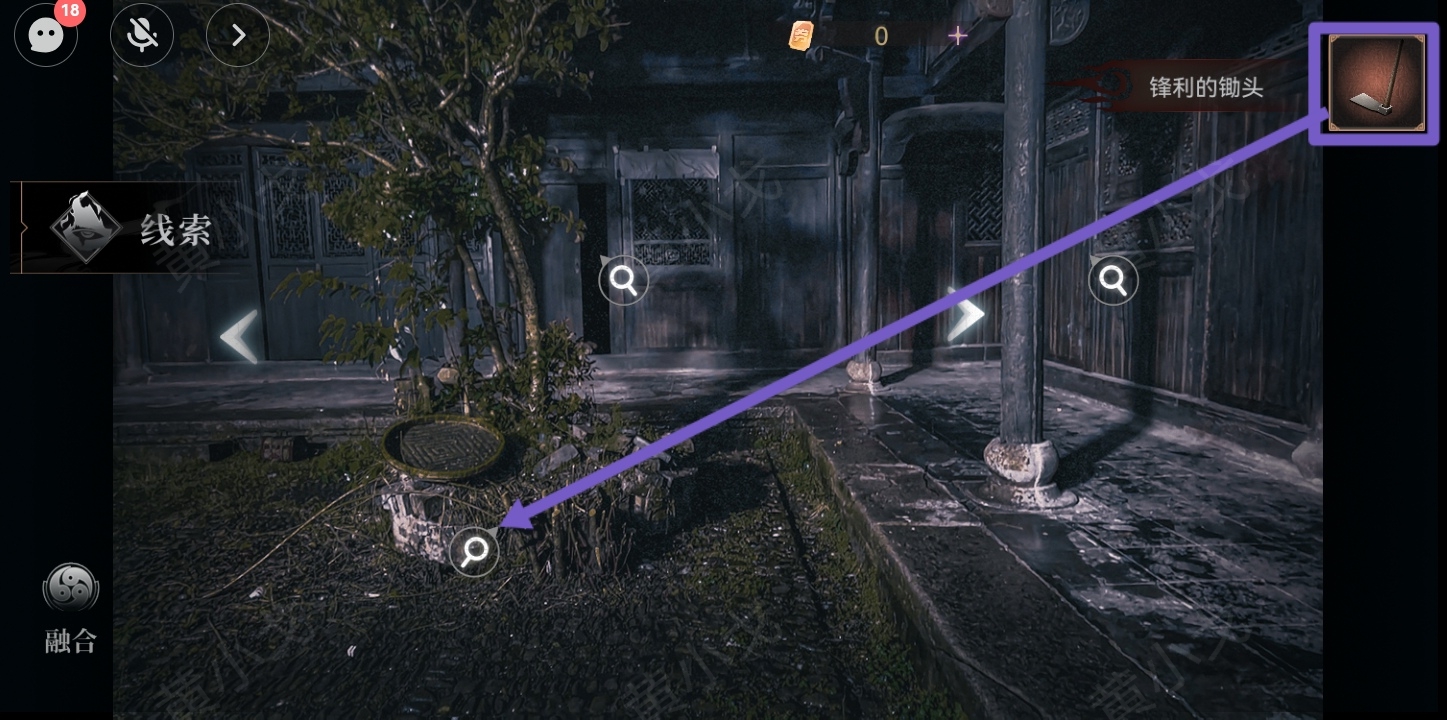Viewport: 1447px width, 720px height.
Task: Expand the top arrow menu button
Action: click(238, 36)
